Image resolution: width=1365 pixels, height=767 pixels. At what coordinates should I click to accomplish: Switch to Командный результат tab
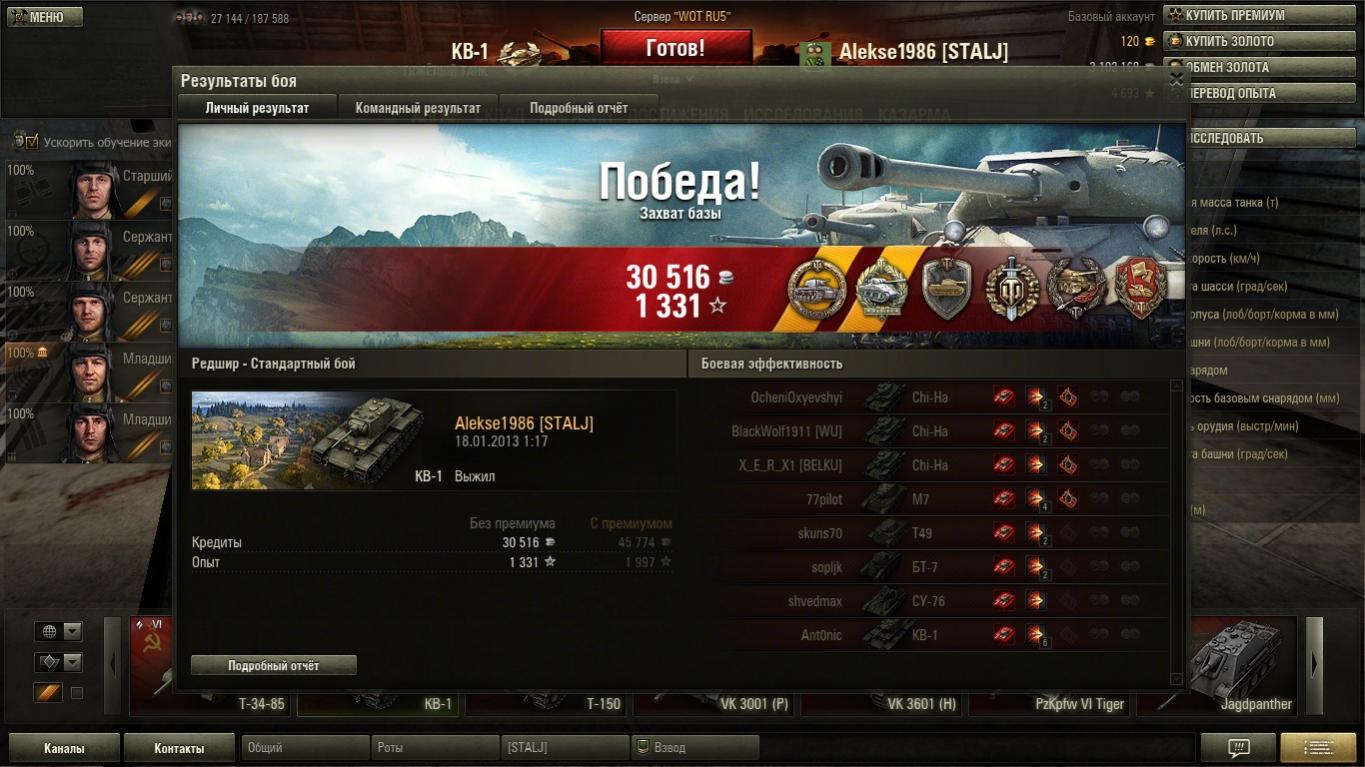418,108
